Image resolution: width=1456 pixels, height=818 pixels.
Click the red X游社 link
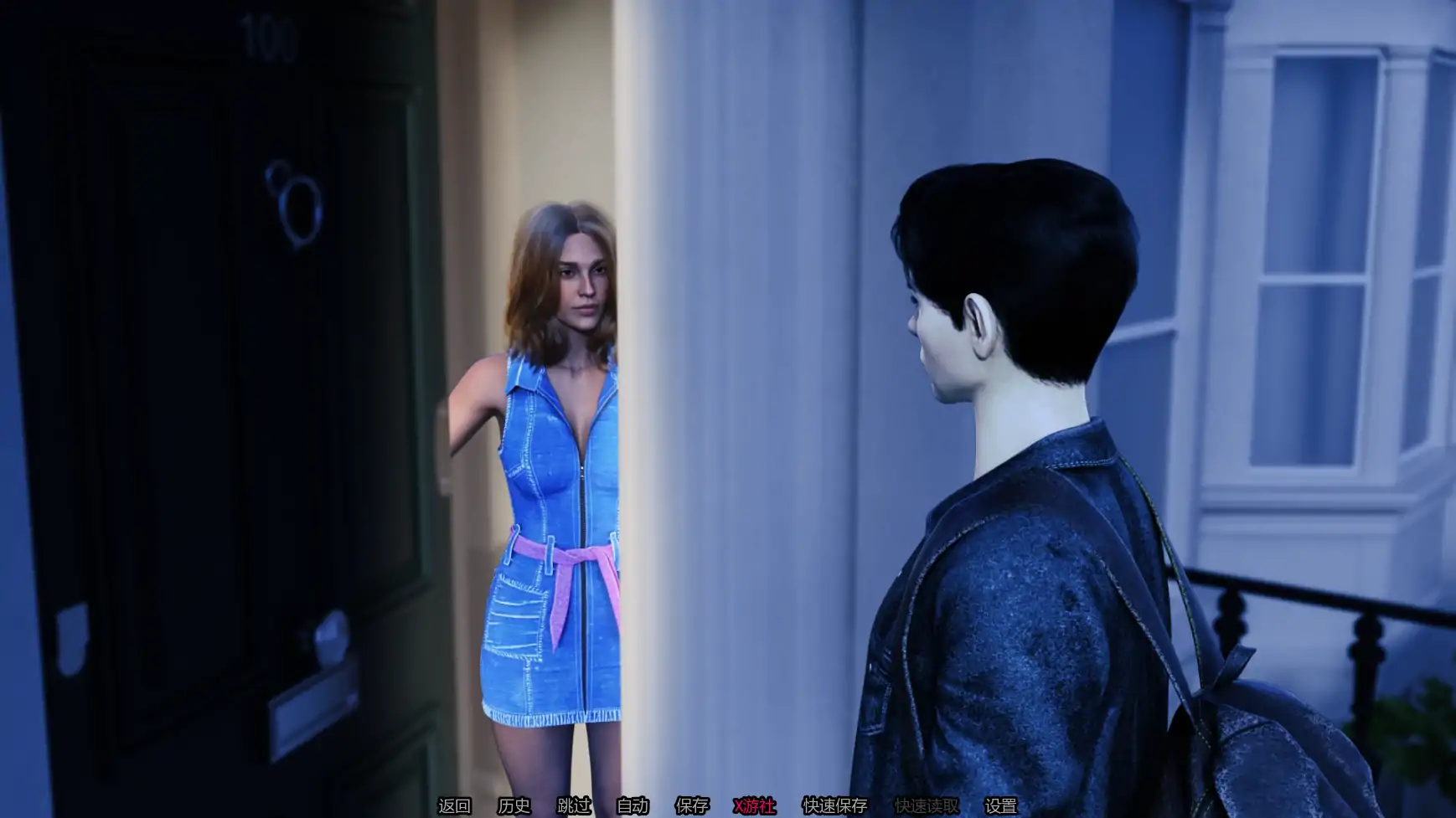pyautogui.click(x=754, y=805)
